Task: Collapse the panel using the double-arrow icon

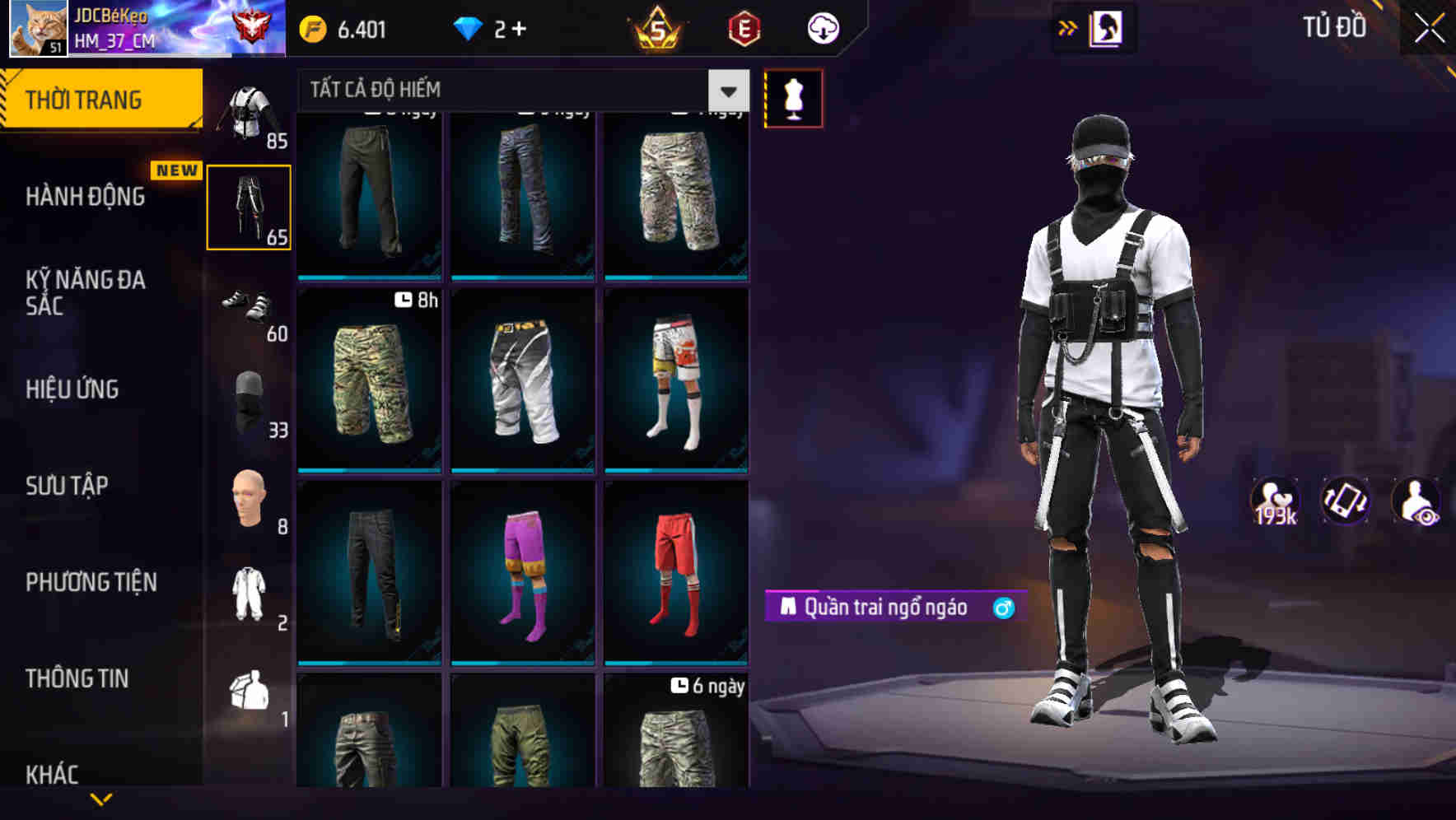Action: 1066,27
